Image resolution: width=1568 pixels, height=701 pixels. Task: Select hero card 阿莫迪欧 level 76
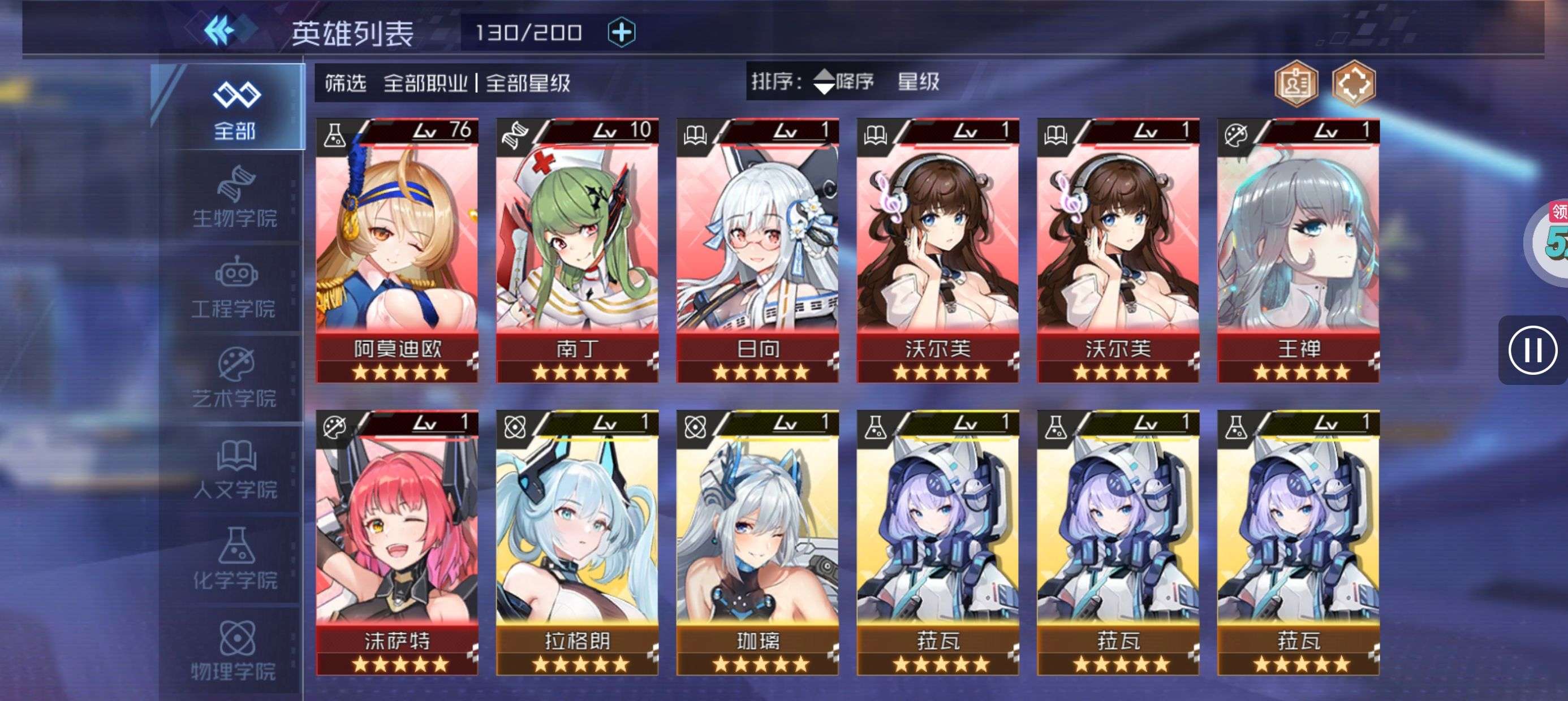point(397,250)
